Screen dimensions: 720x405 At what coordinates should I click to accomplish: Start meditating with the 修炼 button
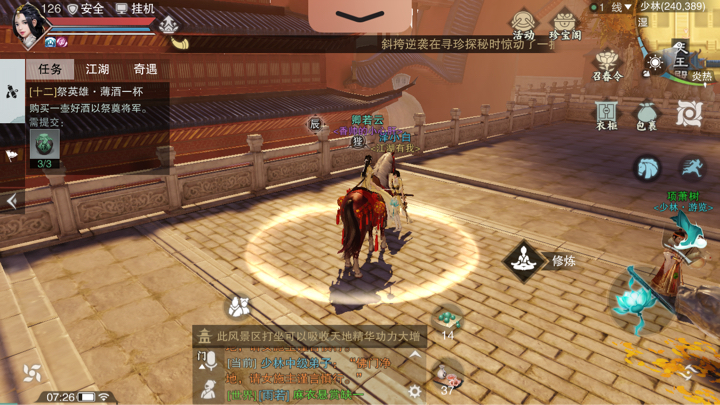point(524,261)
